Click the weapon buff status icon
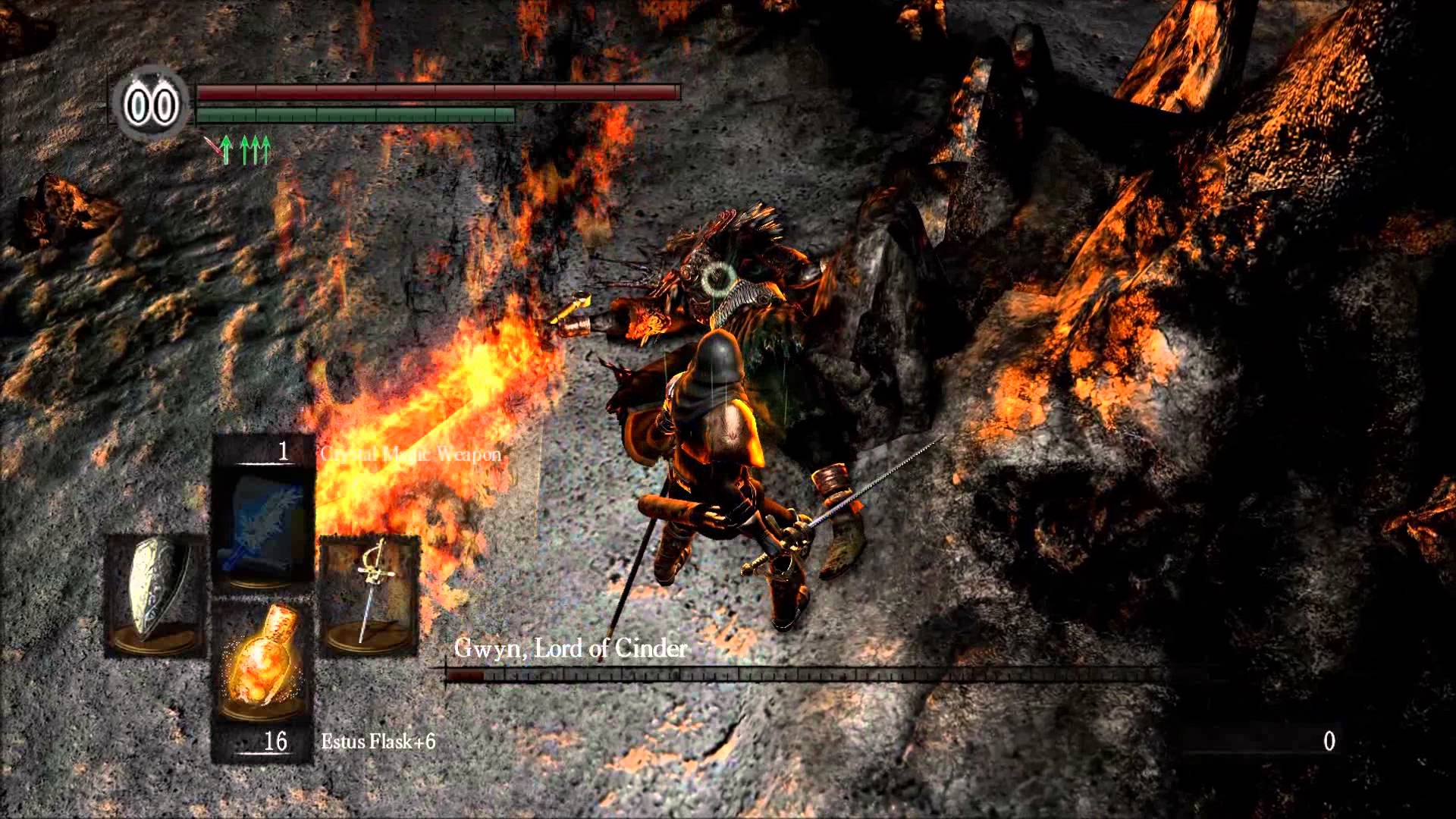 (221, 149)
